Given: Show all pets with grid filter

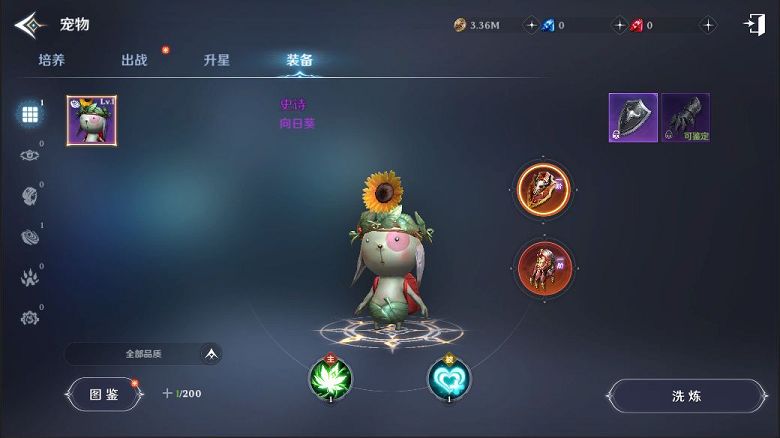Looking at the screenshot, I should pyautogui.click(x=30, y=114).
